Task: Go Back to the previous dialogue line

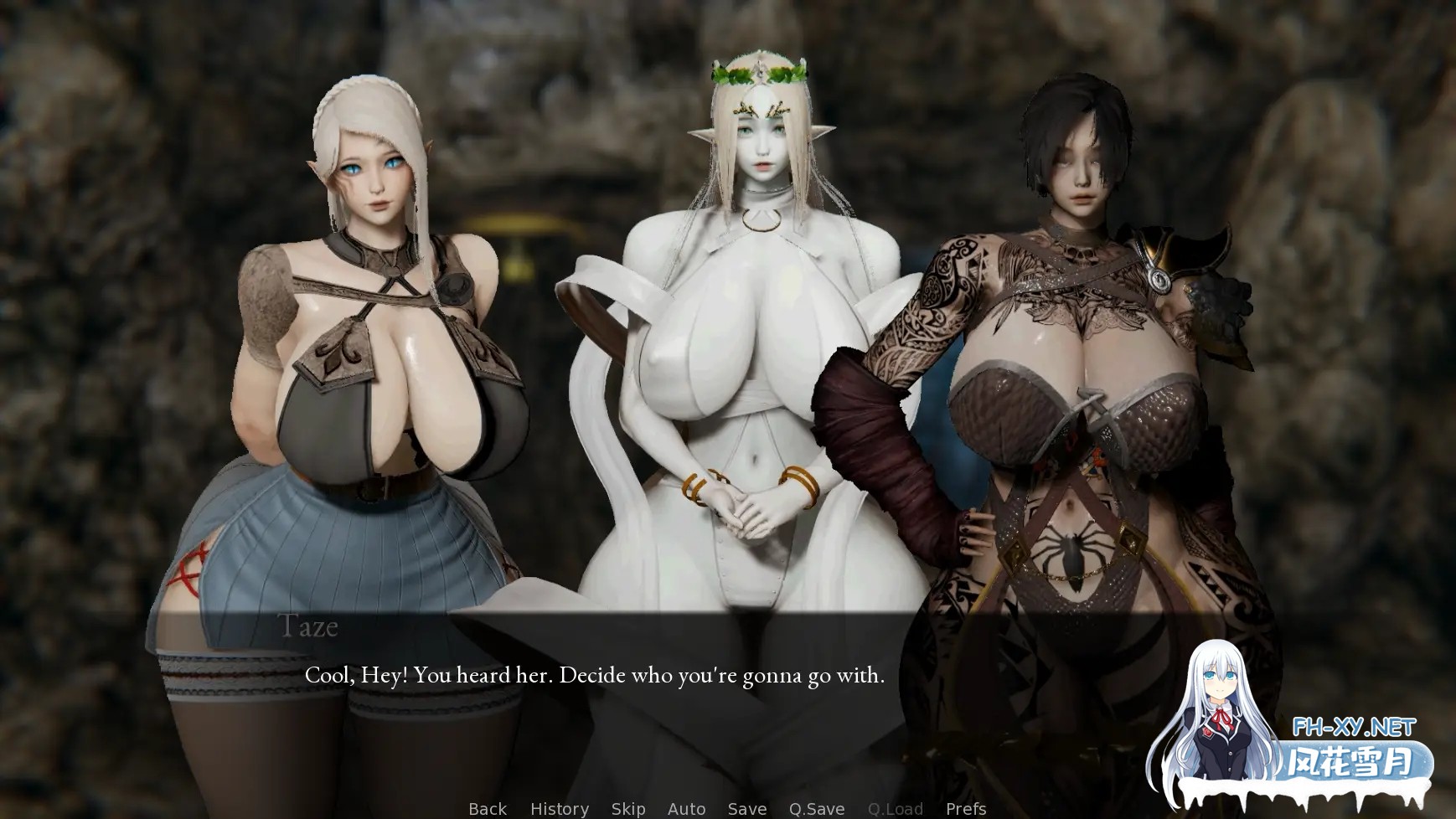Action: click(x=487, y=808)
